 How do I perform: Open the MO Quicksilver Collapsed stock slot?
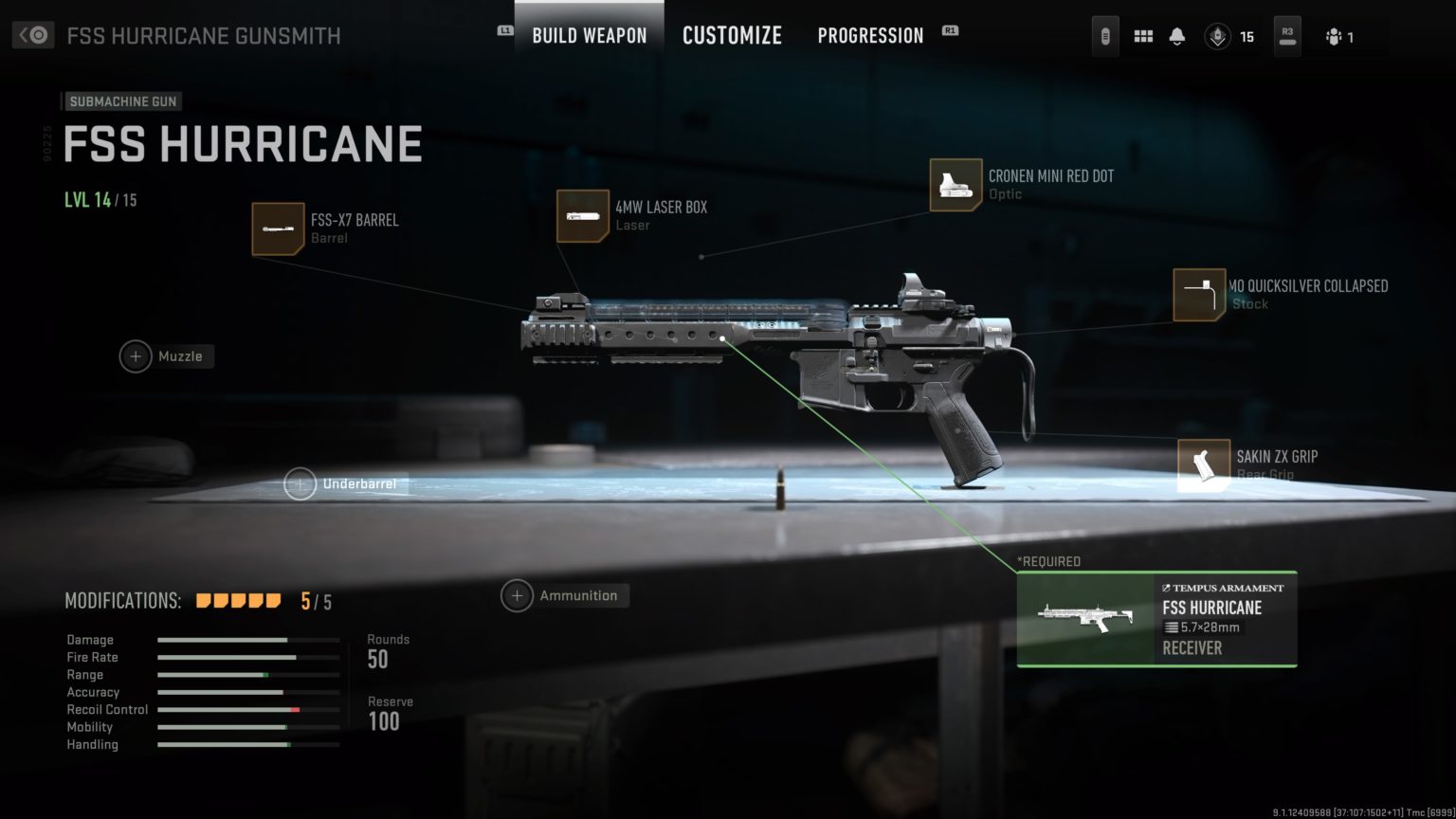pos(1198,295)
